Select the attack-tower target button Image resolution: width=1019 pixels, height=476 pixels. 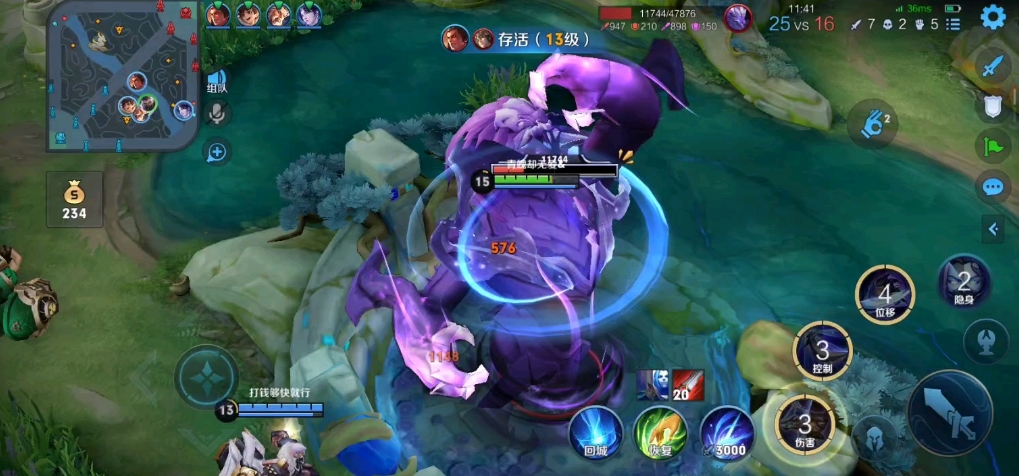[984, 340]
